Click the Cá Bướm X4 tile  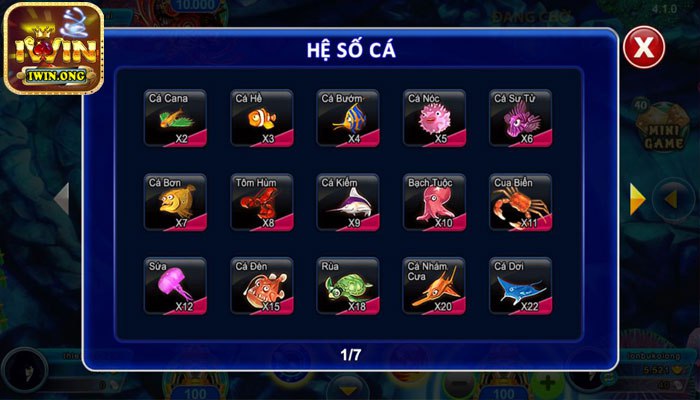tap(348, 119)
